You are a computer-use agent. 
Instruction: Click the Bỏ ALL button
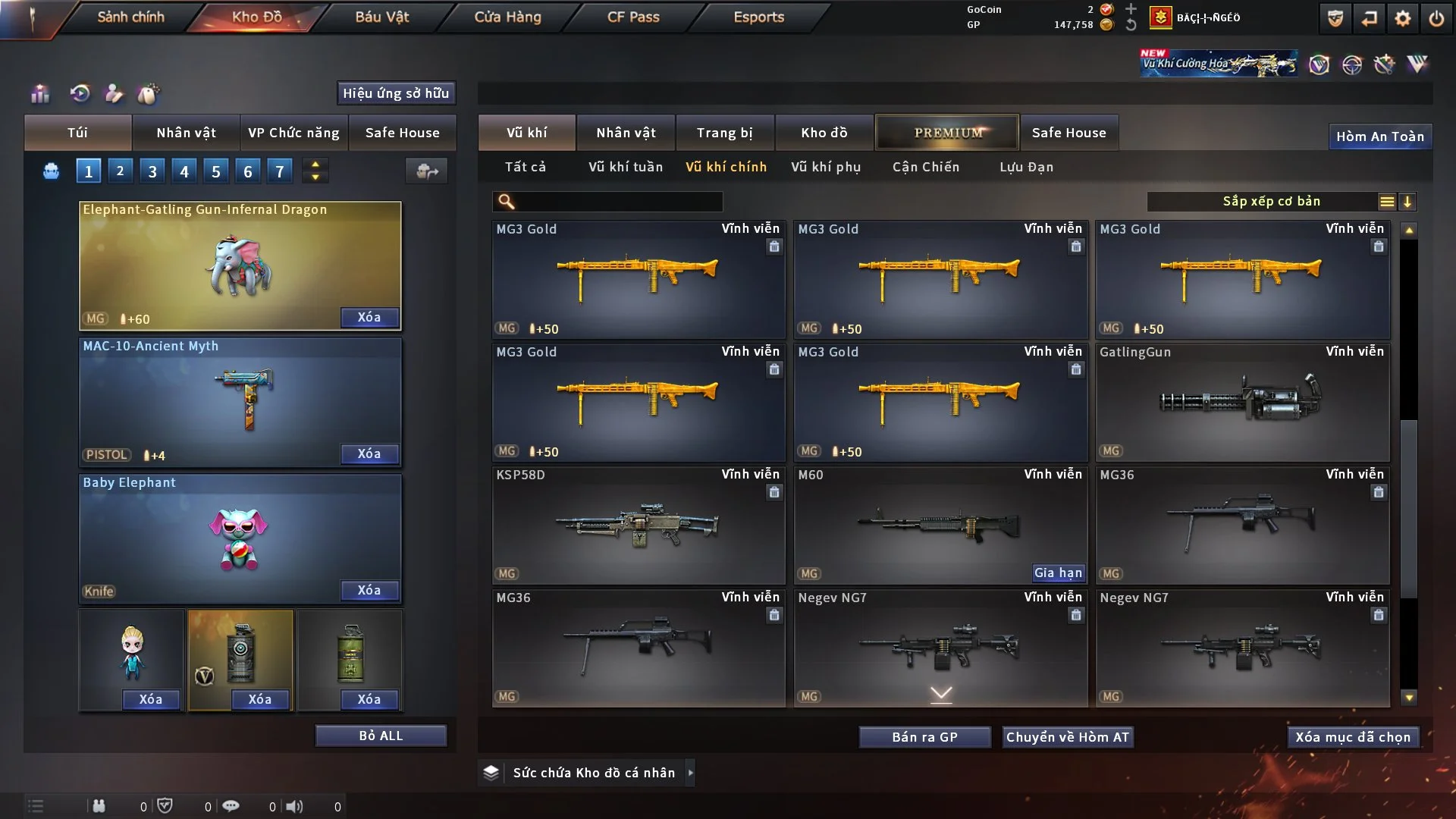(381, 736)
